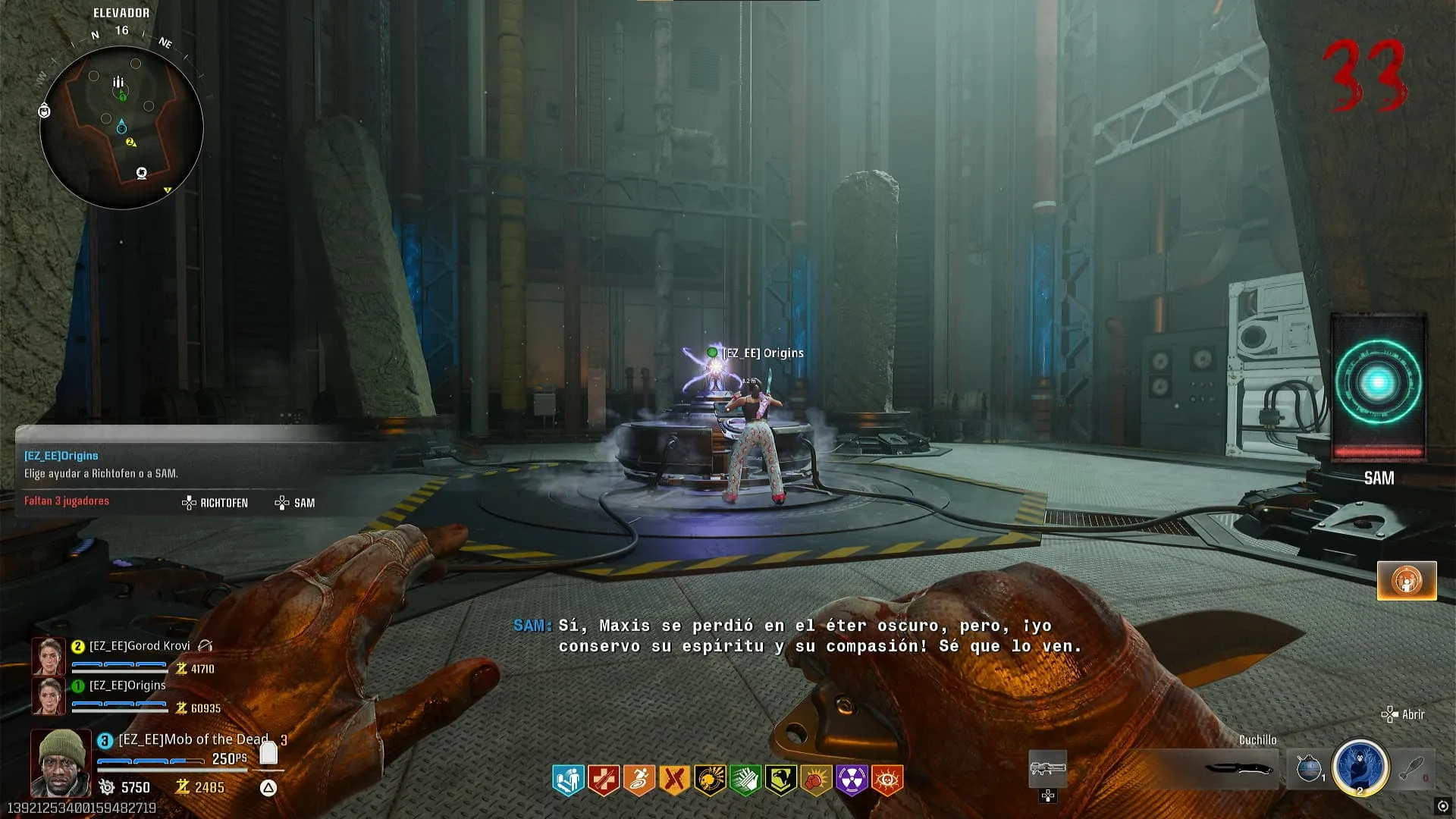Select the red cross Jugger-Nog perk icon
Viewport: 1456px width, 819px height.
pos(604,780)
